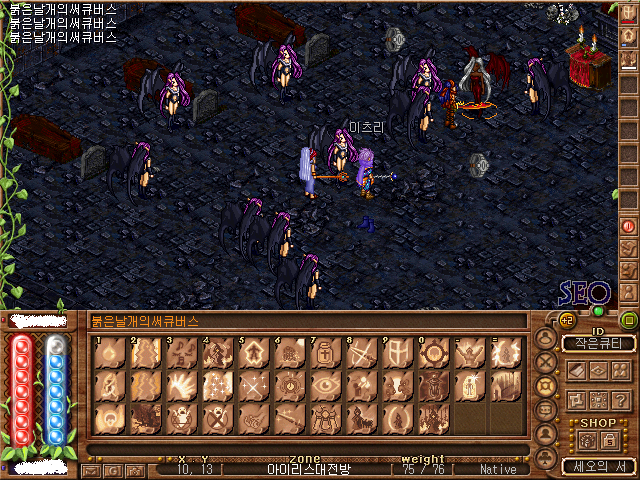The image size is (640, 480).
Task: Select the eye skill icon
Action: (324, 384)
